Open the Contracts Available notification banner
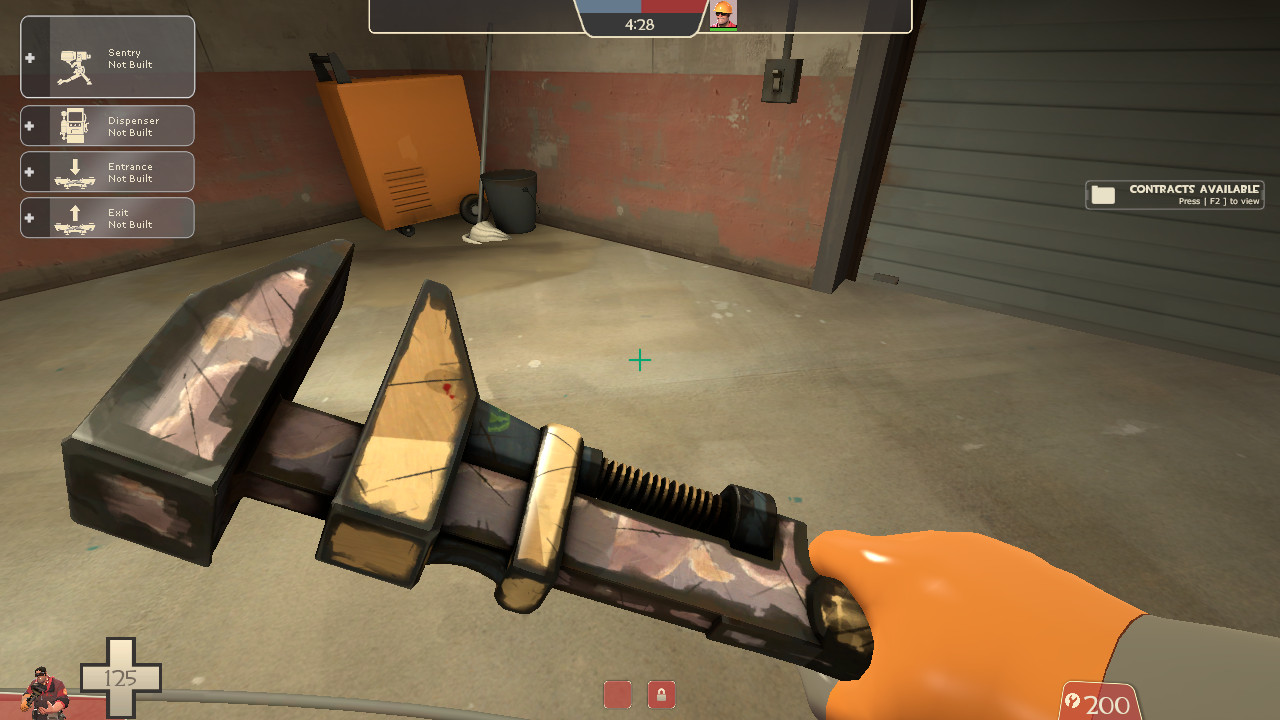Image resolution: width=1280 pixels, height=720 pixels. click(x=1175, y=193)
